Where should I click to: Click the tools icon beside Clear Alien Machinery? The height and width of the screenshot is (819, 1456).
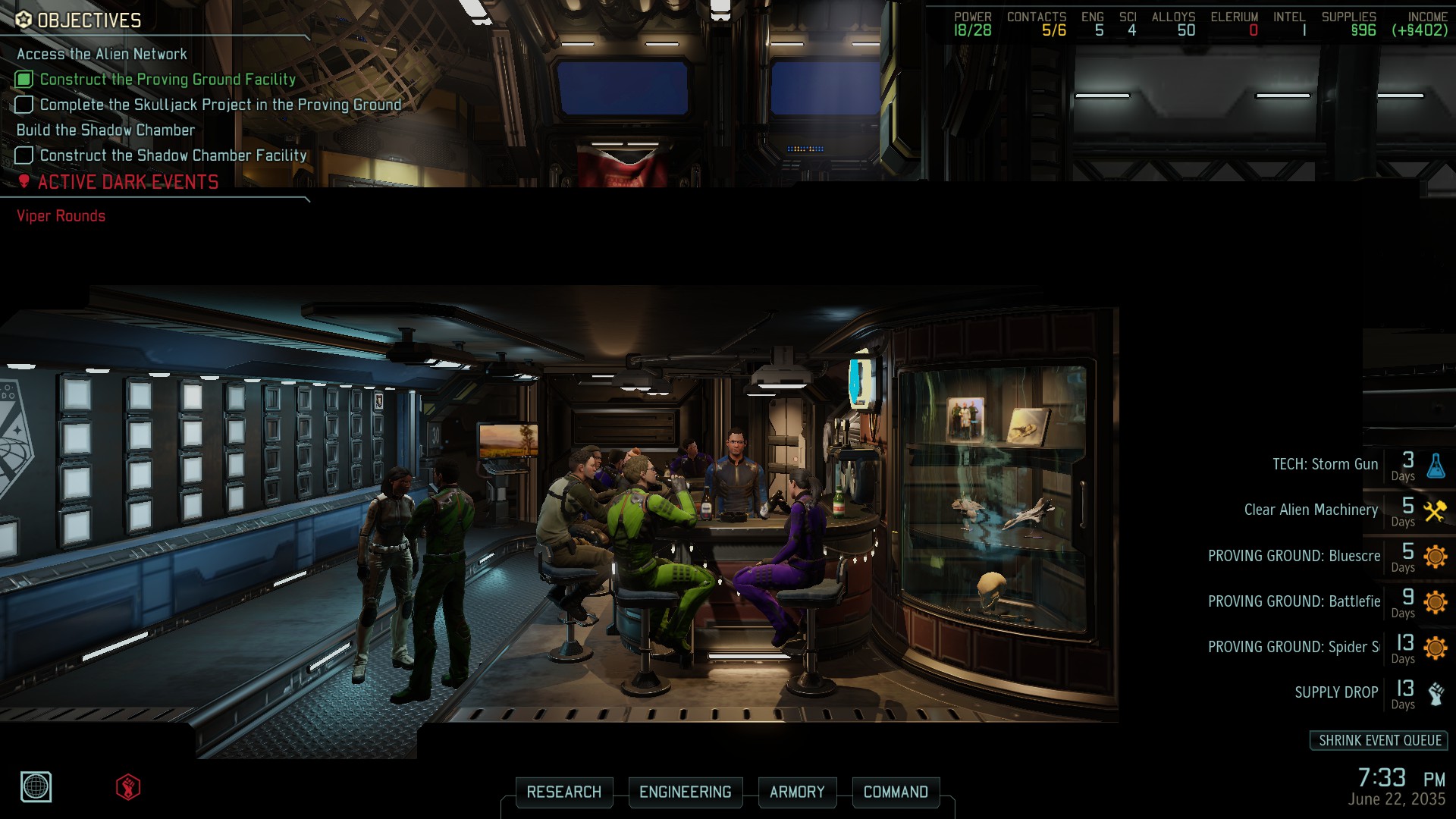(1436, 510)
